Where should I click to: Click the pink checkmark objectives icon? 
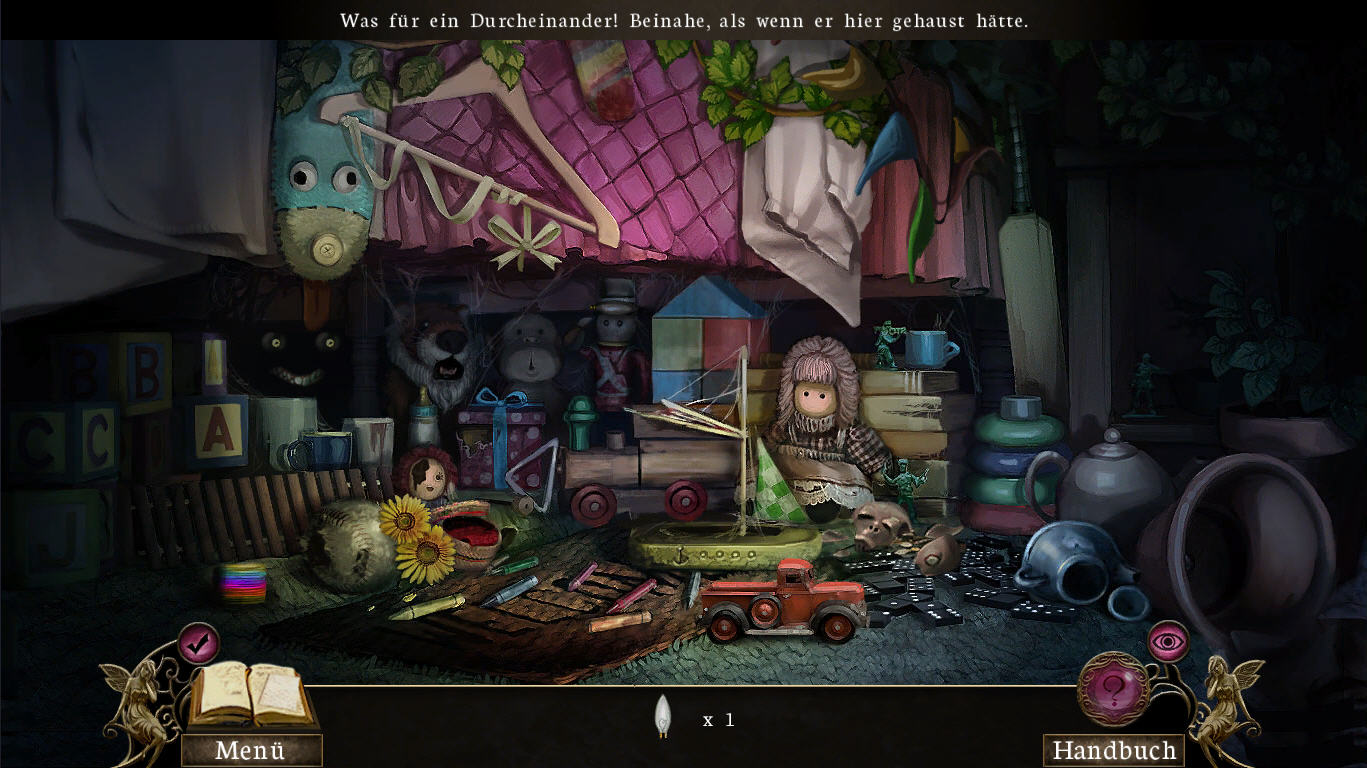point(198,642)
